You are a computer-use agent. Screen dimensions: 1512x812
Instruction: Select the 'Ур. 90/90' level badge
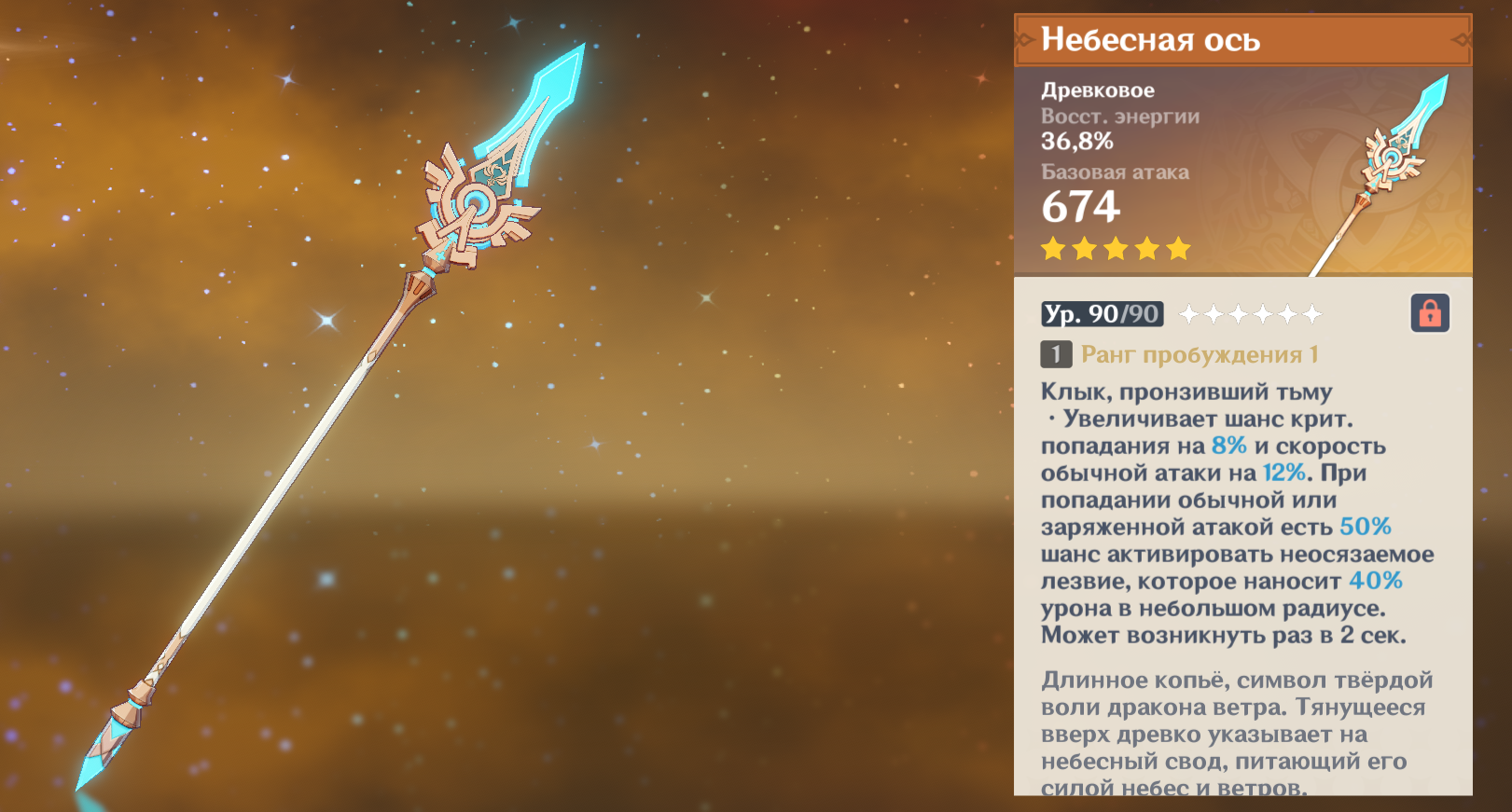1101,314
